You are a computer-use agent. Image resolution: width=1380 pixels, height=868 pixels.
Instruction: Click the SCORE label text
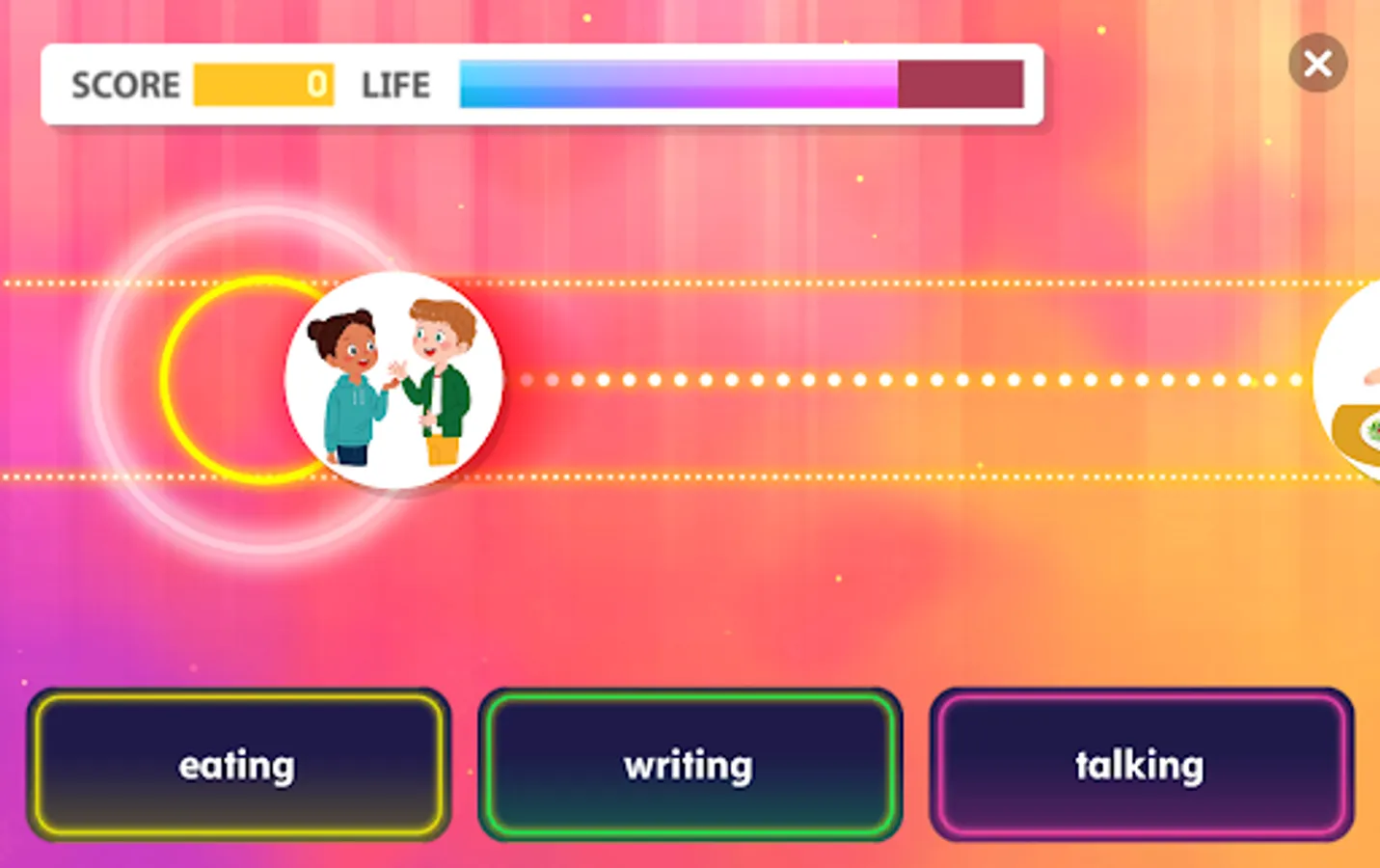pos(125,85)
